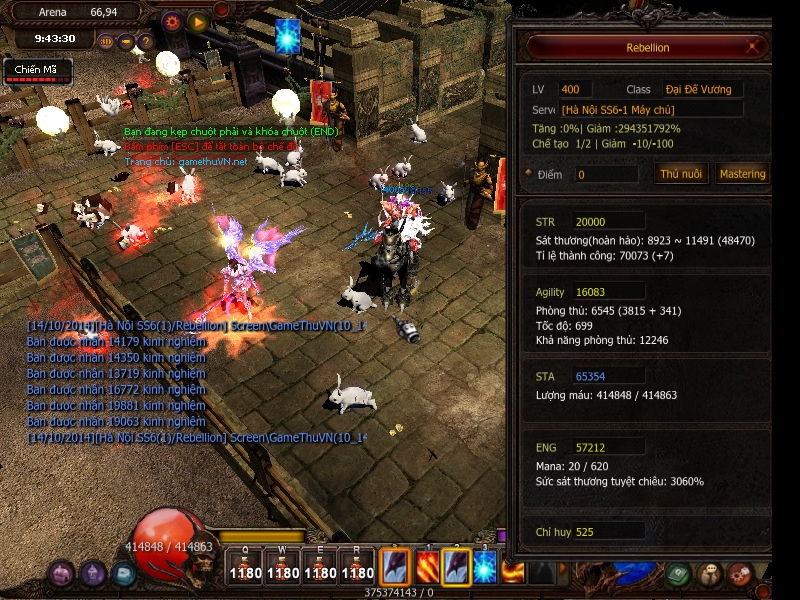Open the green book menu icon
Screen dimensions: 800x600
[x=678, y=574]
